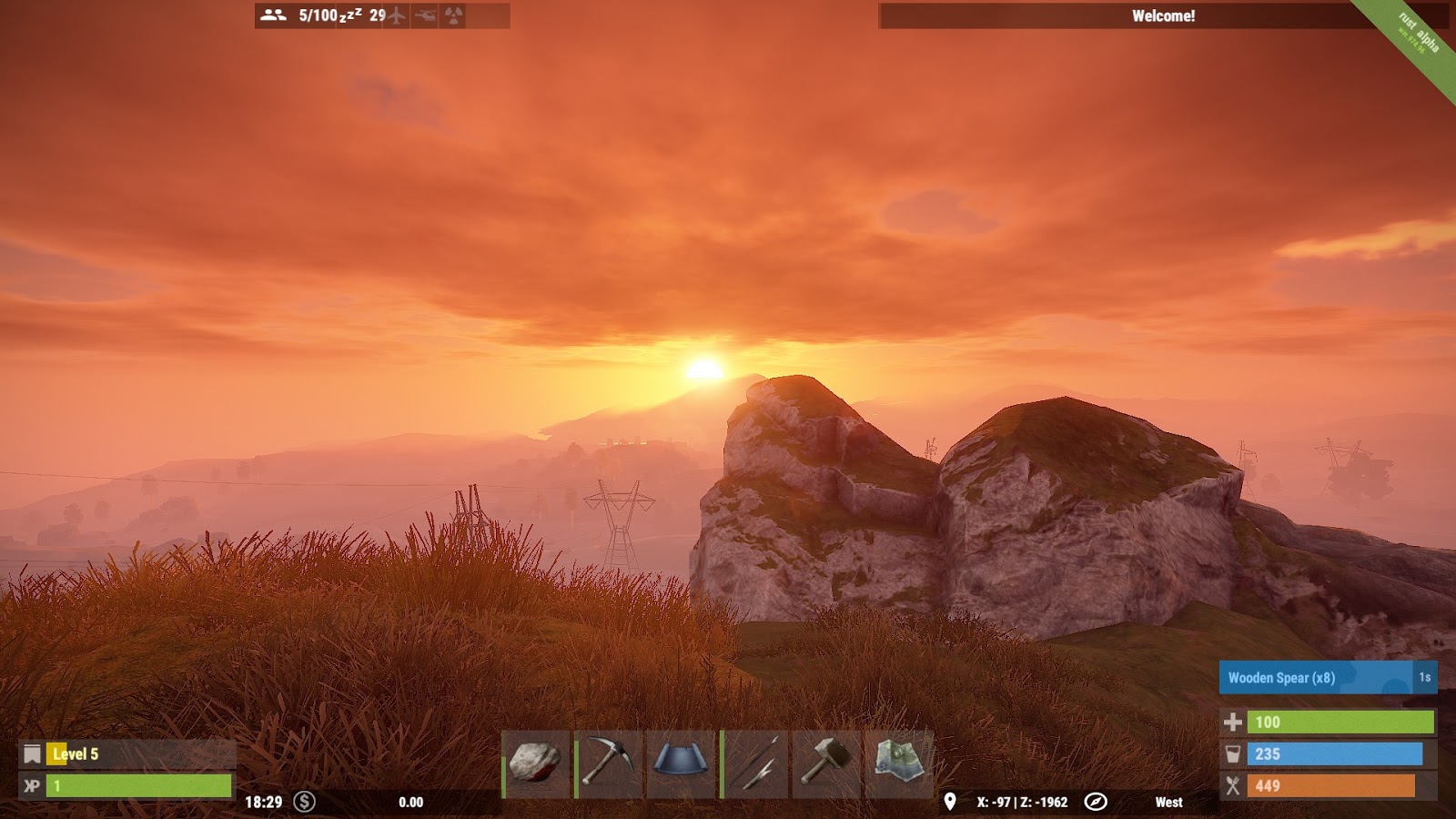Equip the hammer from the hotbar
The height and width of the screenshot is (819, 1456).
[826, 763]
